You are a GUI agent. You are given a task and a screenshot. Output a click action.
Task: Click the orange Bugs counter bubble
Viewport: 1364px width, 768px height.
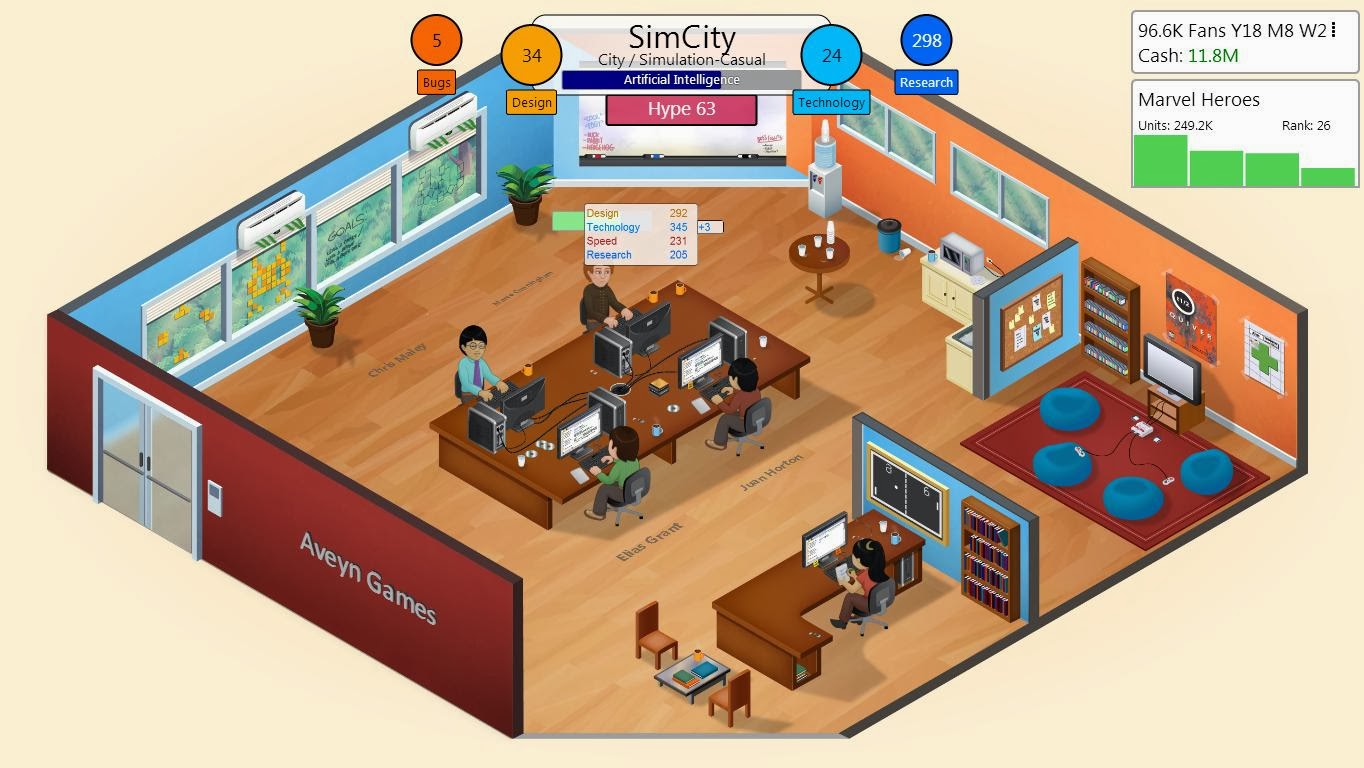coord(435,40)
